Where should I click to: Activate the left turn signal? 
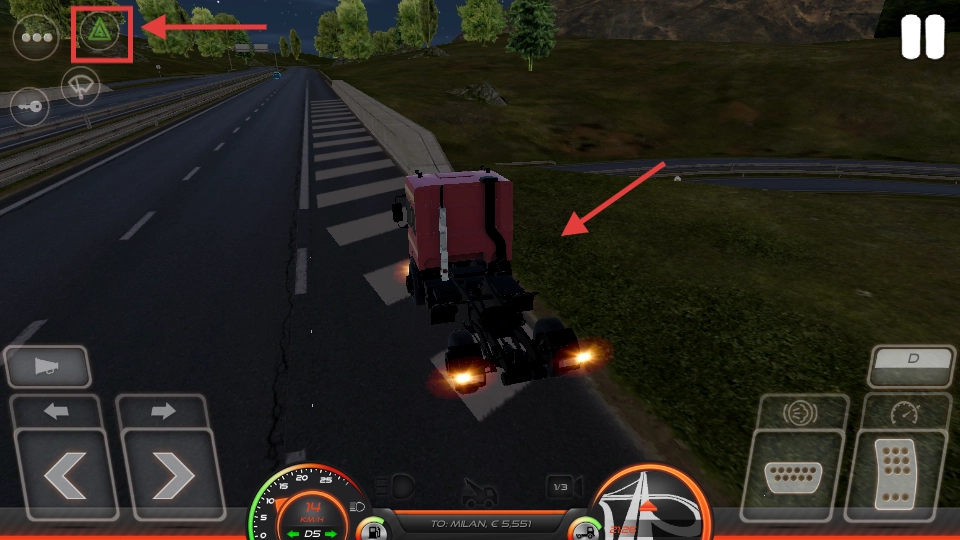pyautogui.click(x=56, y=411)
